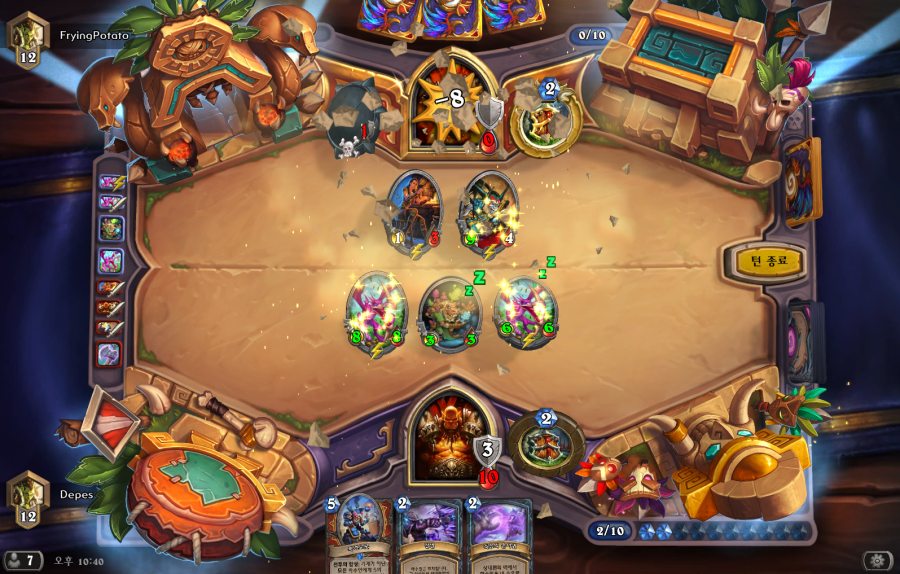Open the settings gear menu
The image size is (900, 574).
pyautogui.click(x=878, y=560)
